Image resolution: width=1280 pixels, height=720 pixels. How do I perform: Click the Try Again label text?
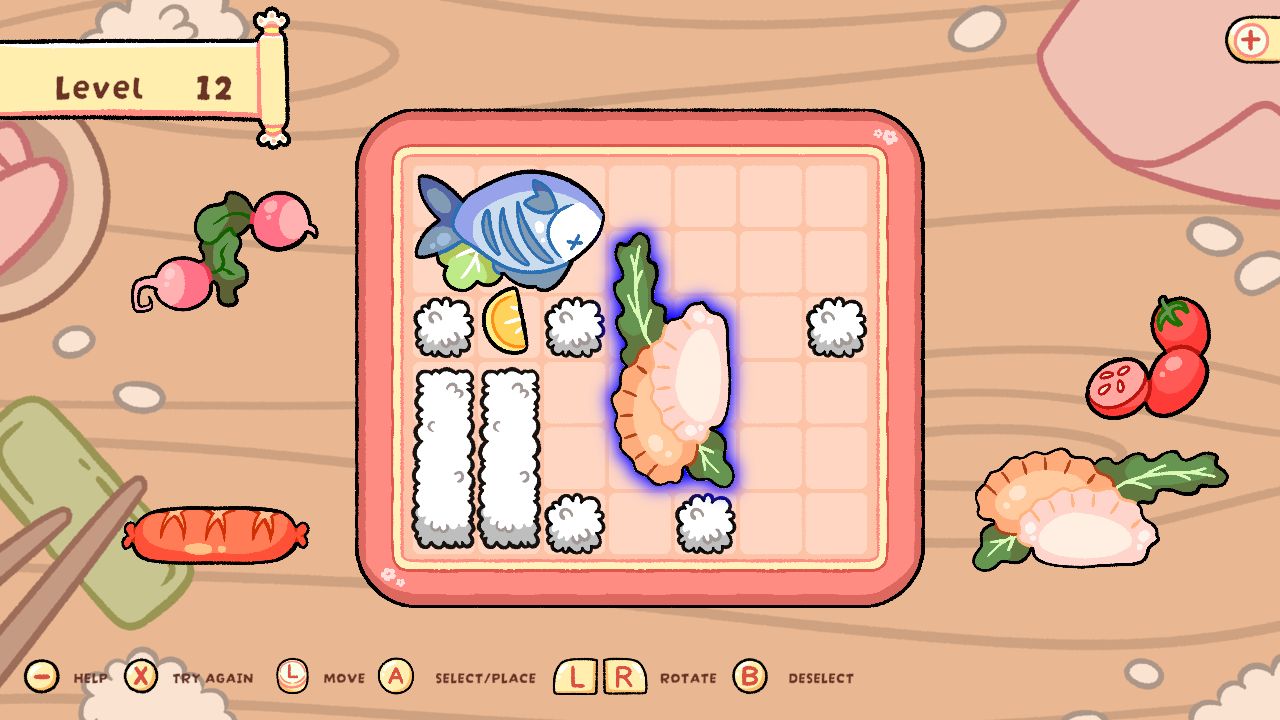[210, 676]
